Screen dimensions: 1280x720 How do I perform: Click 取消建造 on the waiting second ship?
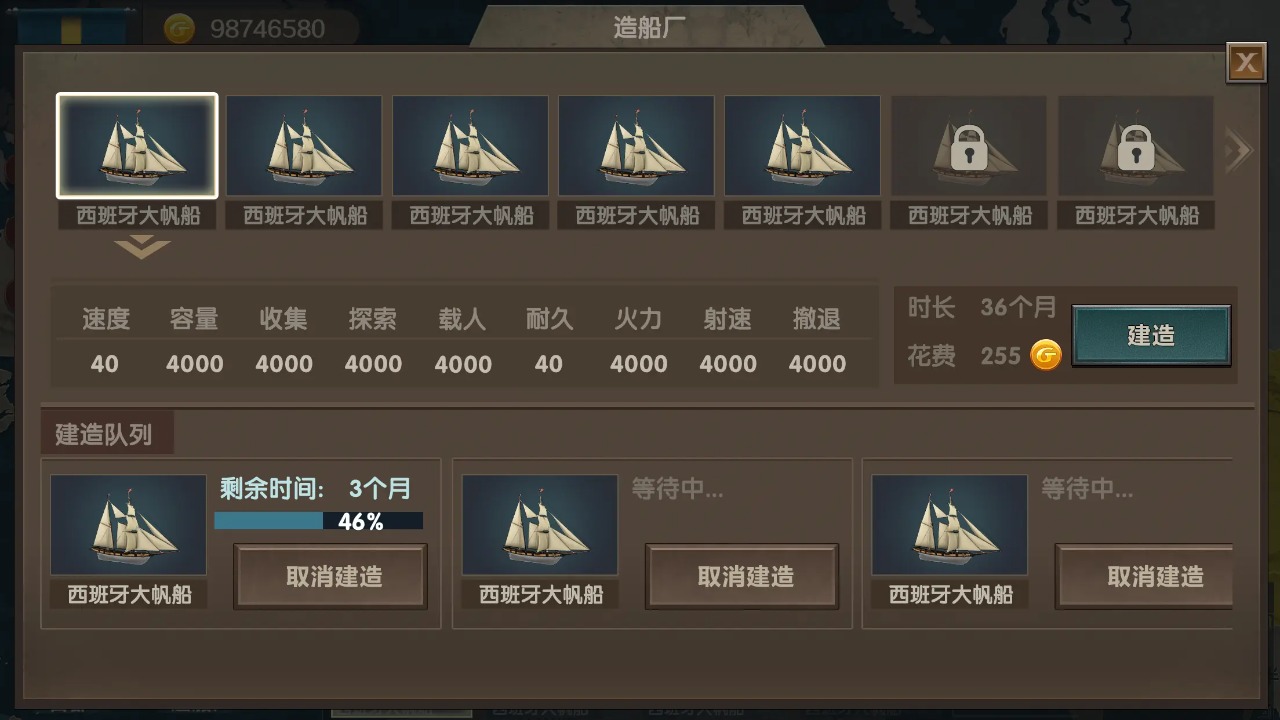742,576
